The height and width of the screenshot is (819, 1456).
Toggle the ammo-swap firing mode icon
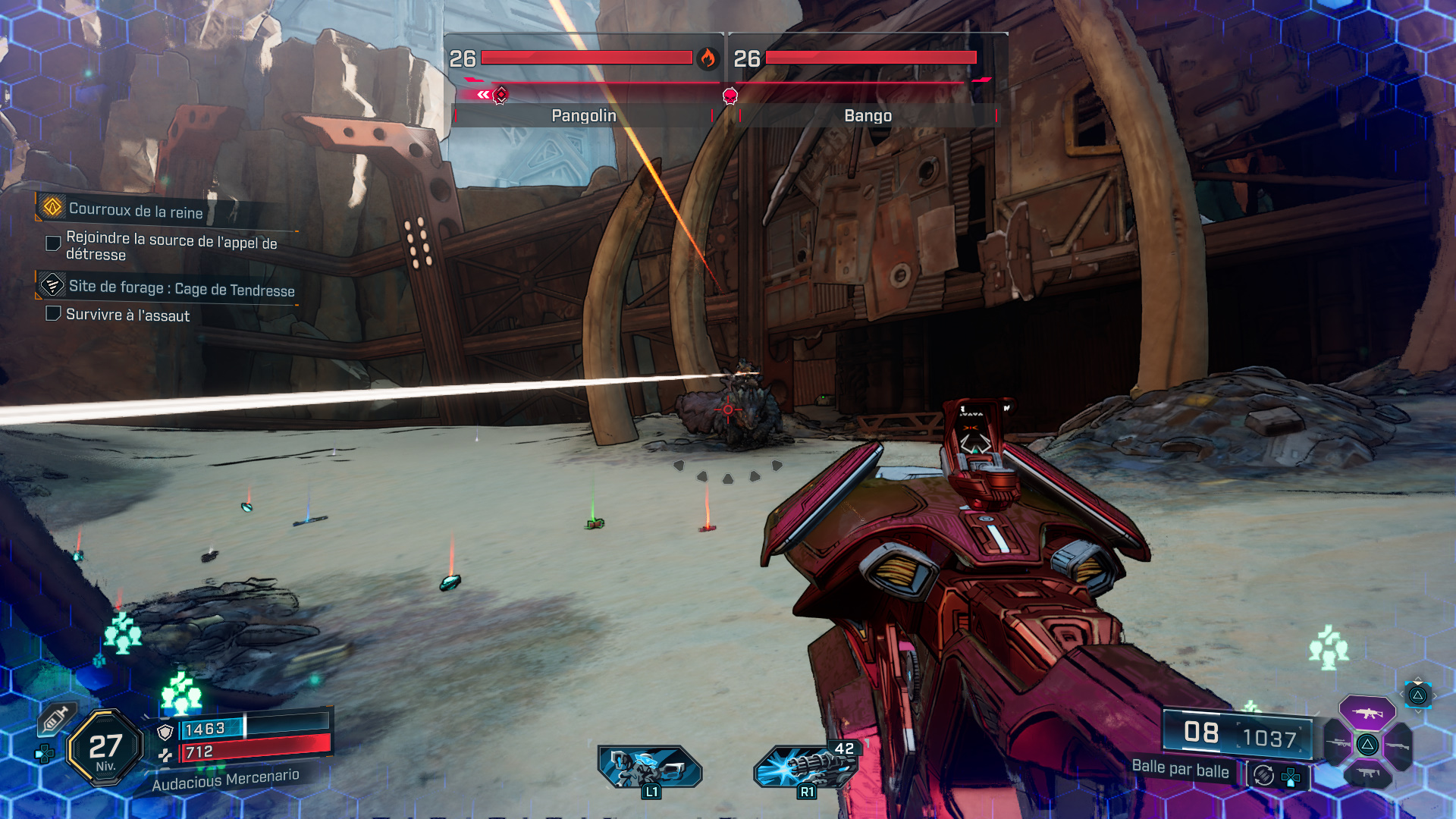[1263, 775]
